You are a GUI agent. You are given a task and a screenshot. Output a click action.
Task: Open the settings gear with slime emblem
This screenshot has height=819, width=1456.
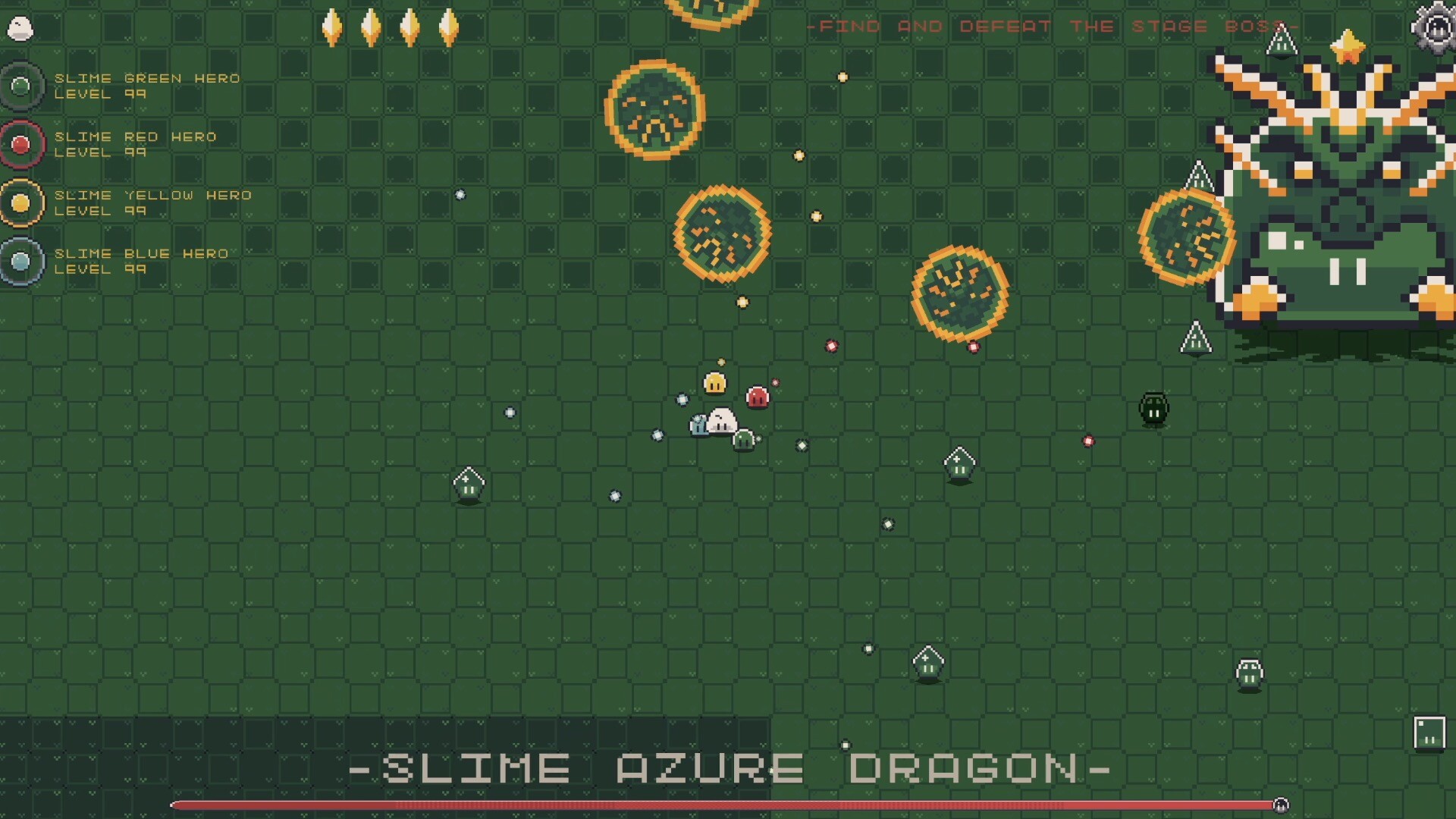tap(1436, 28)
